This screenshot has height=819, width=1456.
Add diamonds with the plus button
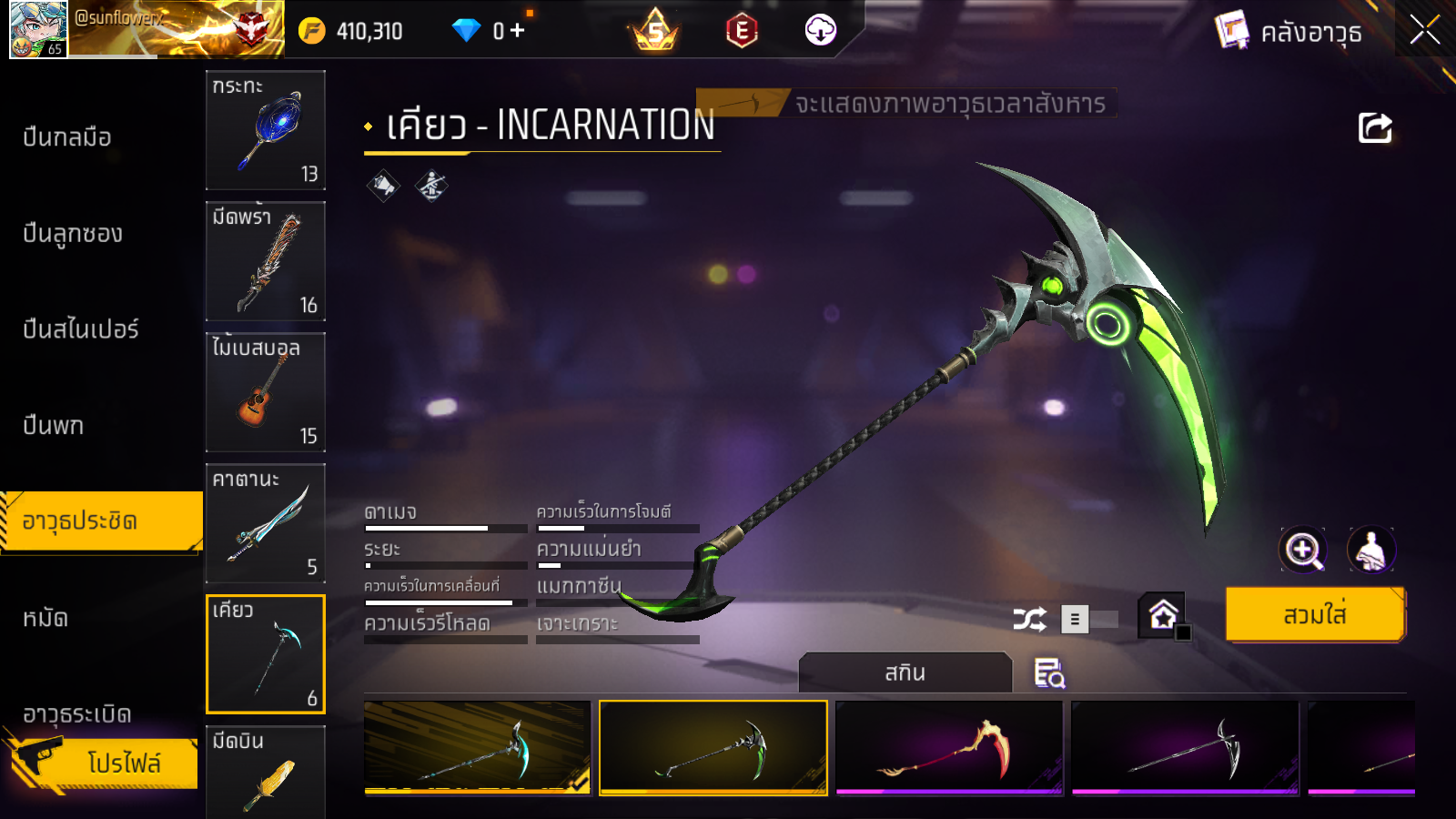click(518, 31)
